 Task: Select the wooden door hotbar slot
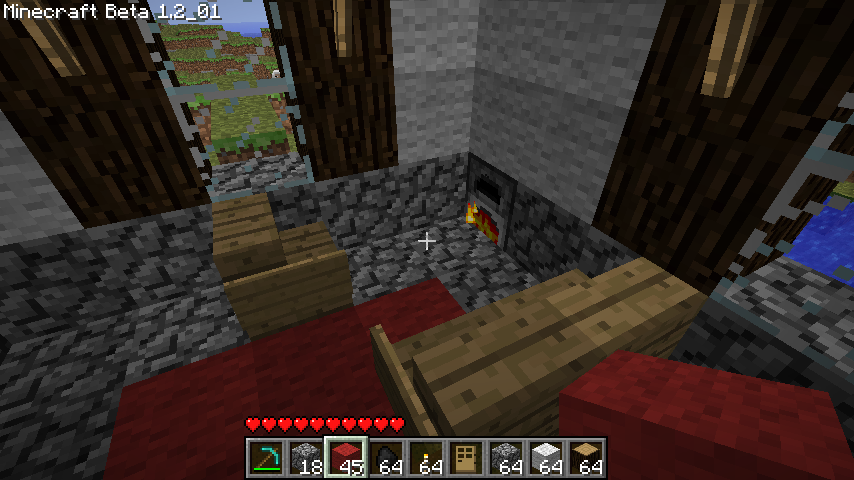[466, 458]
